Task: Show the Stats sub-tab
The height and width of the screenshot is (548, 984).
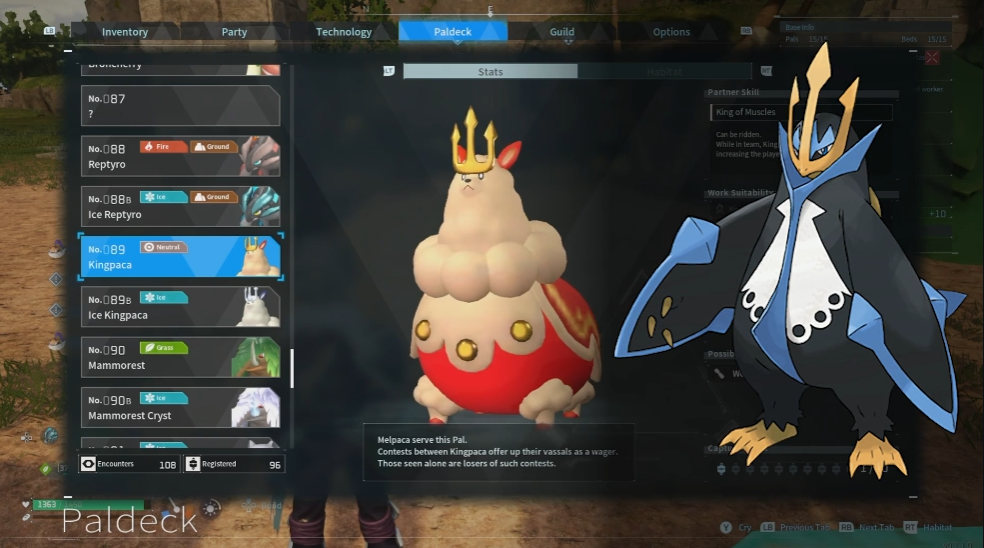Action: 490,72
